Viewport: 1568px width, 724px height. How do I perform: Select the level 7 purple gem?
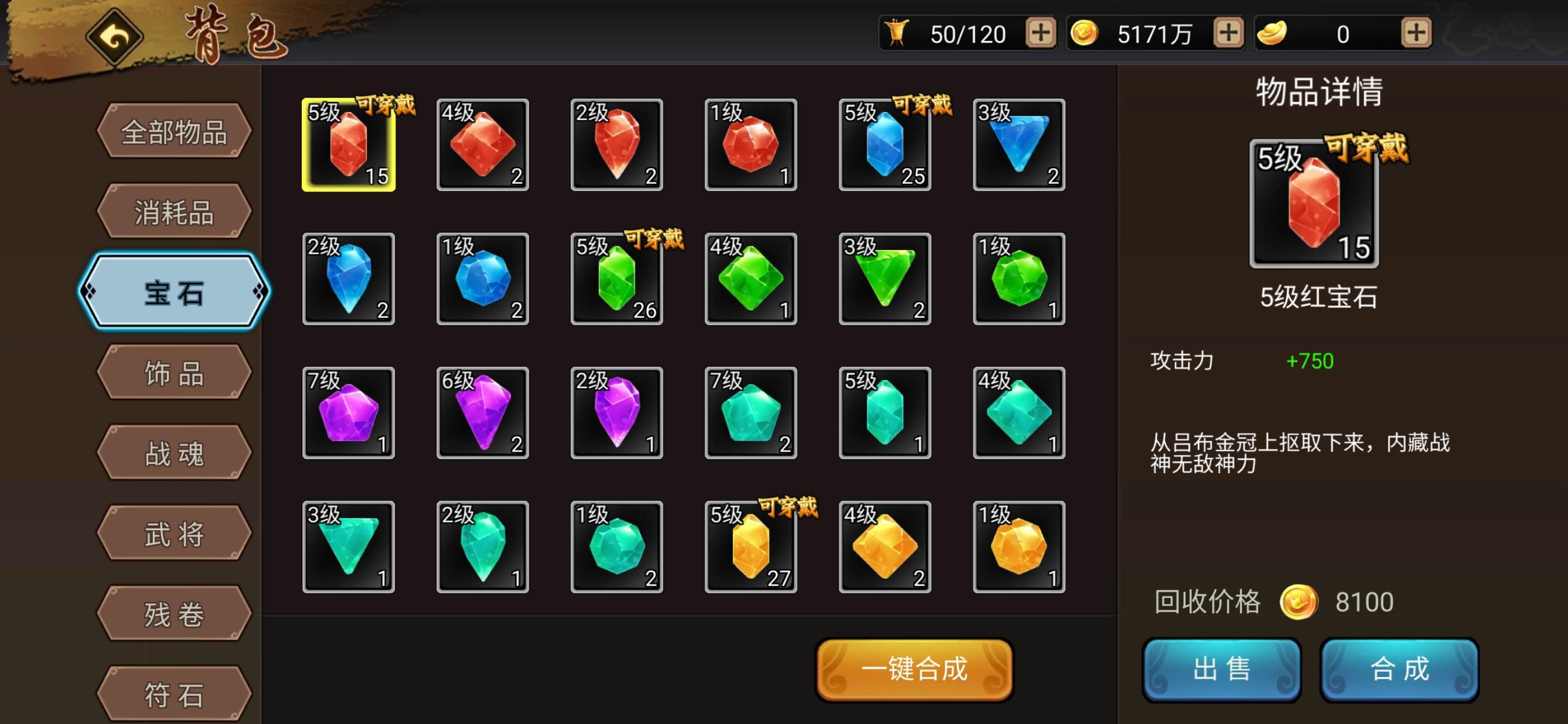[x=349, y=412]
